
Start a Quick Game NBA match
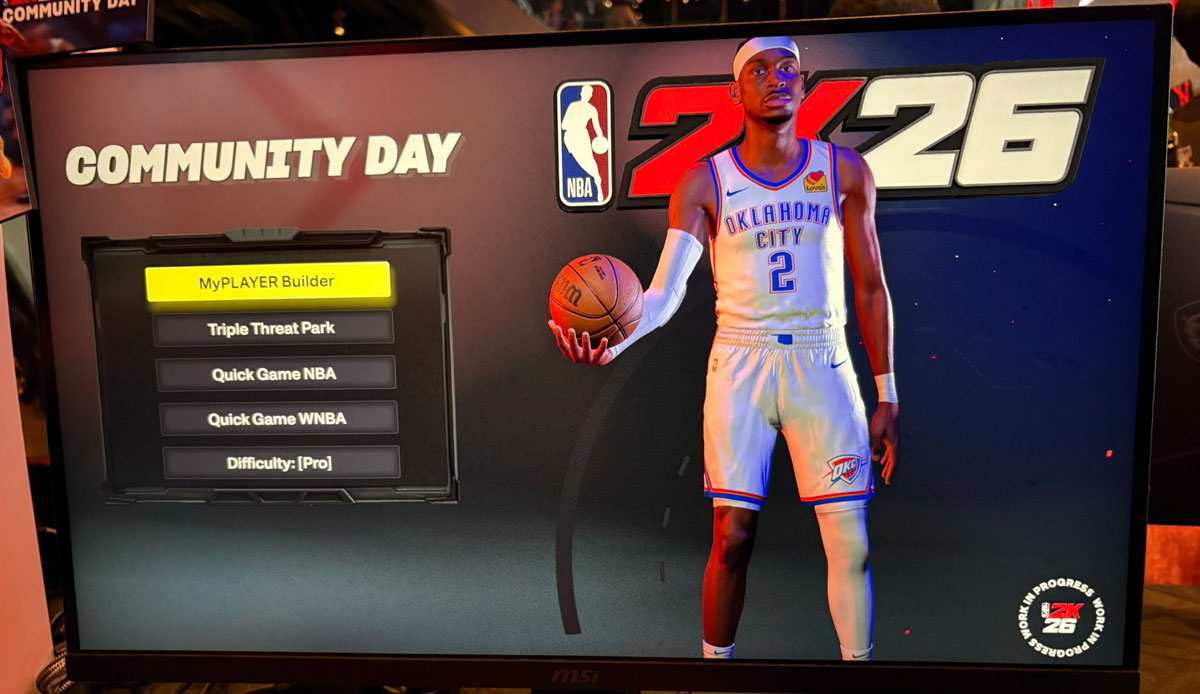275,374
